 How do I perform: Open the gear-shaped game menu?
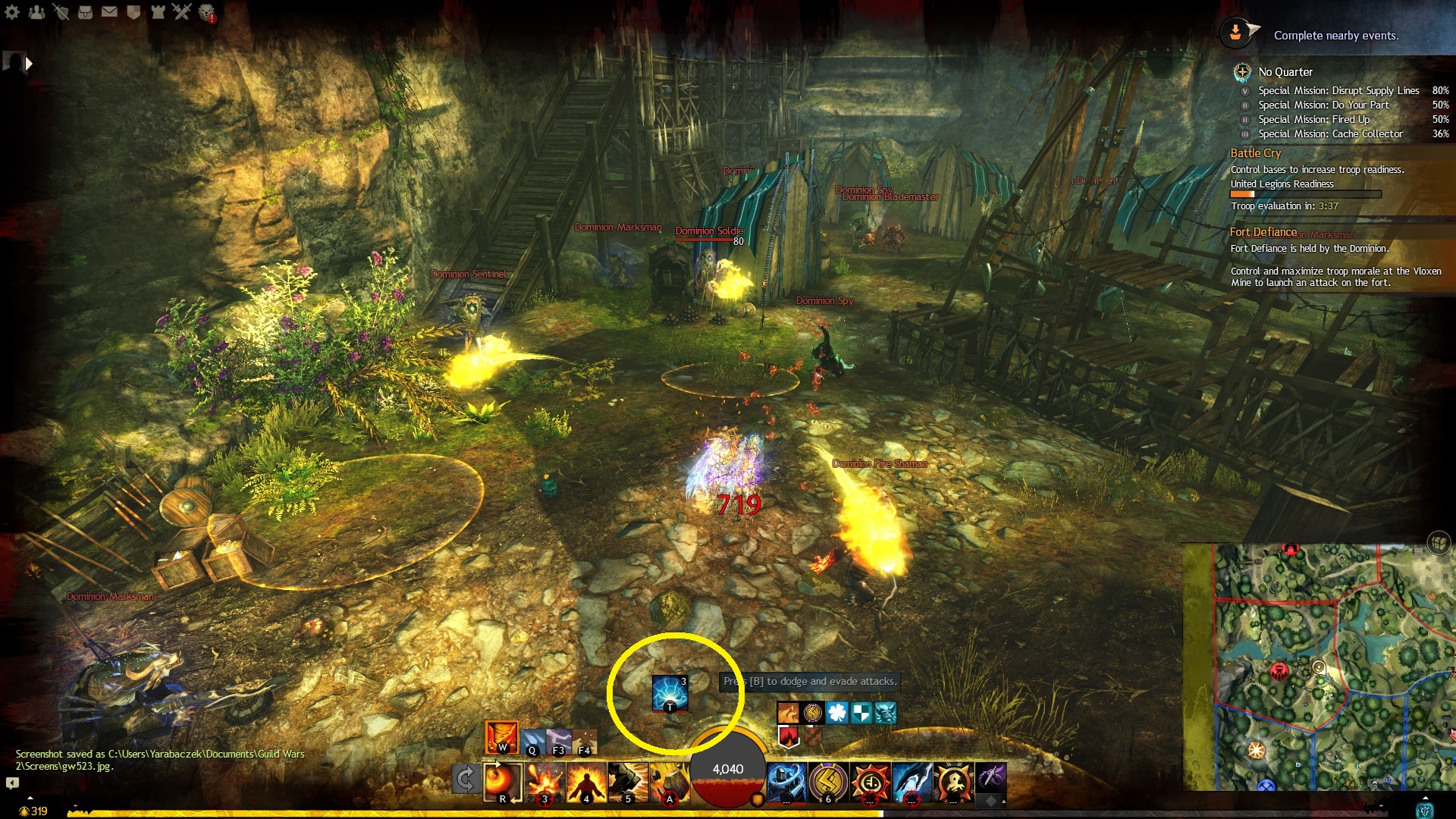(12, 12)
